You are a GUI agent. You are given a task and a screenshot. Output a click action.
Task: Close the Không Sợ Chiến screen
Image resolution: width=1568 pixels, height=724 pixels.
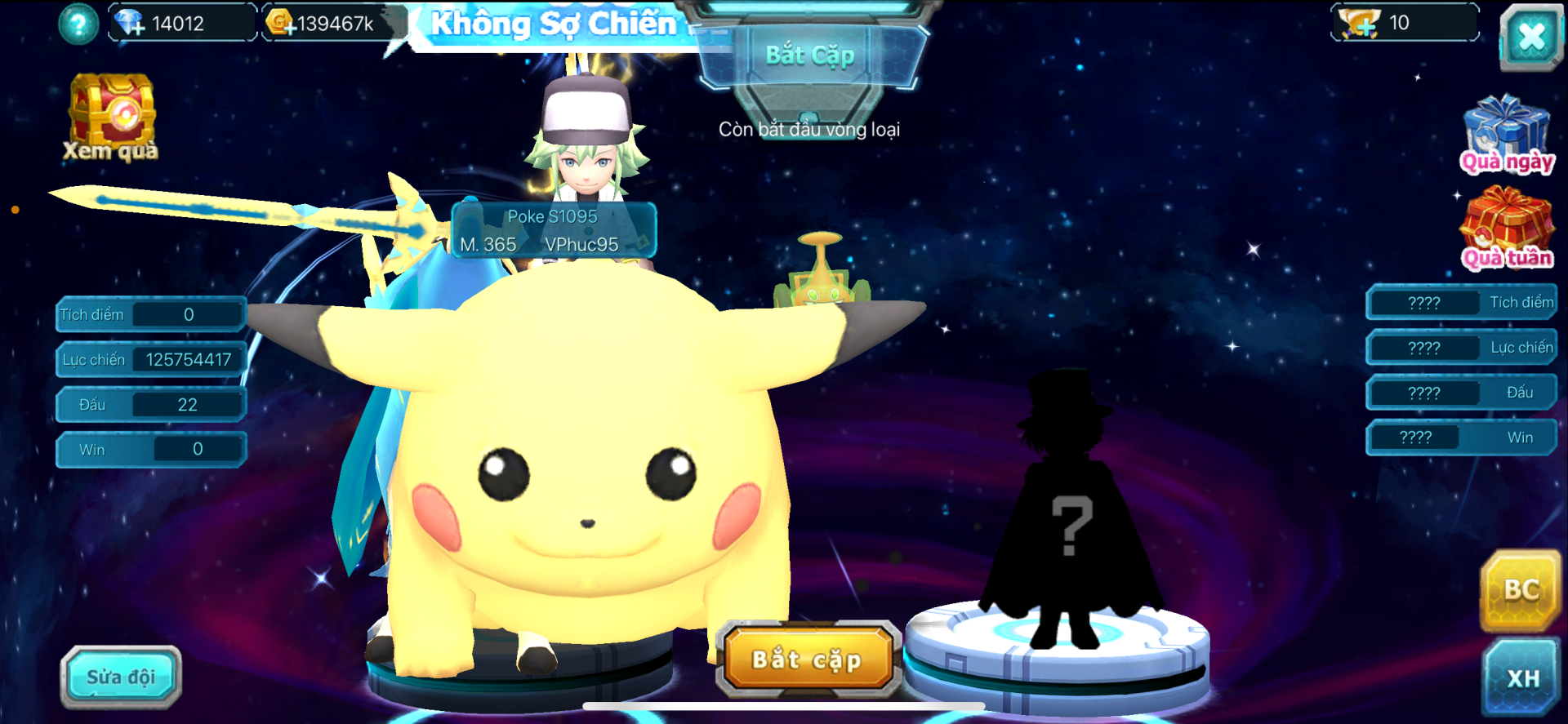click(1530, 37)
